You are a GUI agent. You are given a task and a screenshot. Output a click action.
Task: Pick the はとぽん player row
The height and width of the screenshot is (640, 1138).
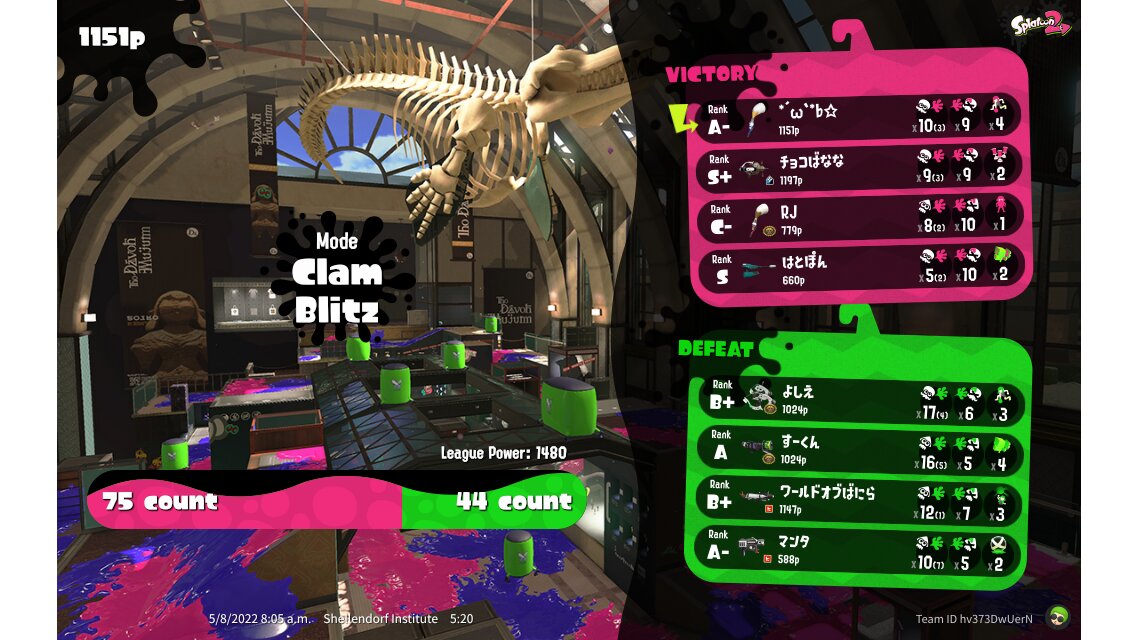pyautogui.click(x=860, y=267)
